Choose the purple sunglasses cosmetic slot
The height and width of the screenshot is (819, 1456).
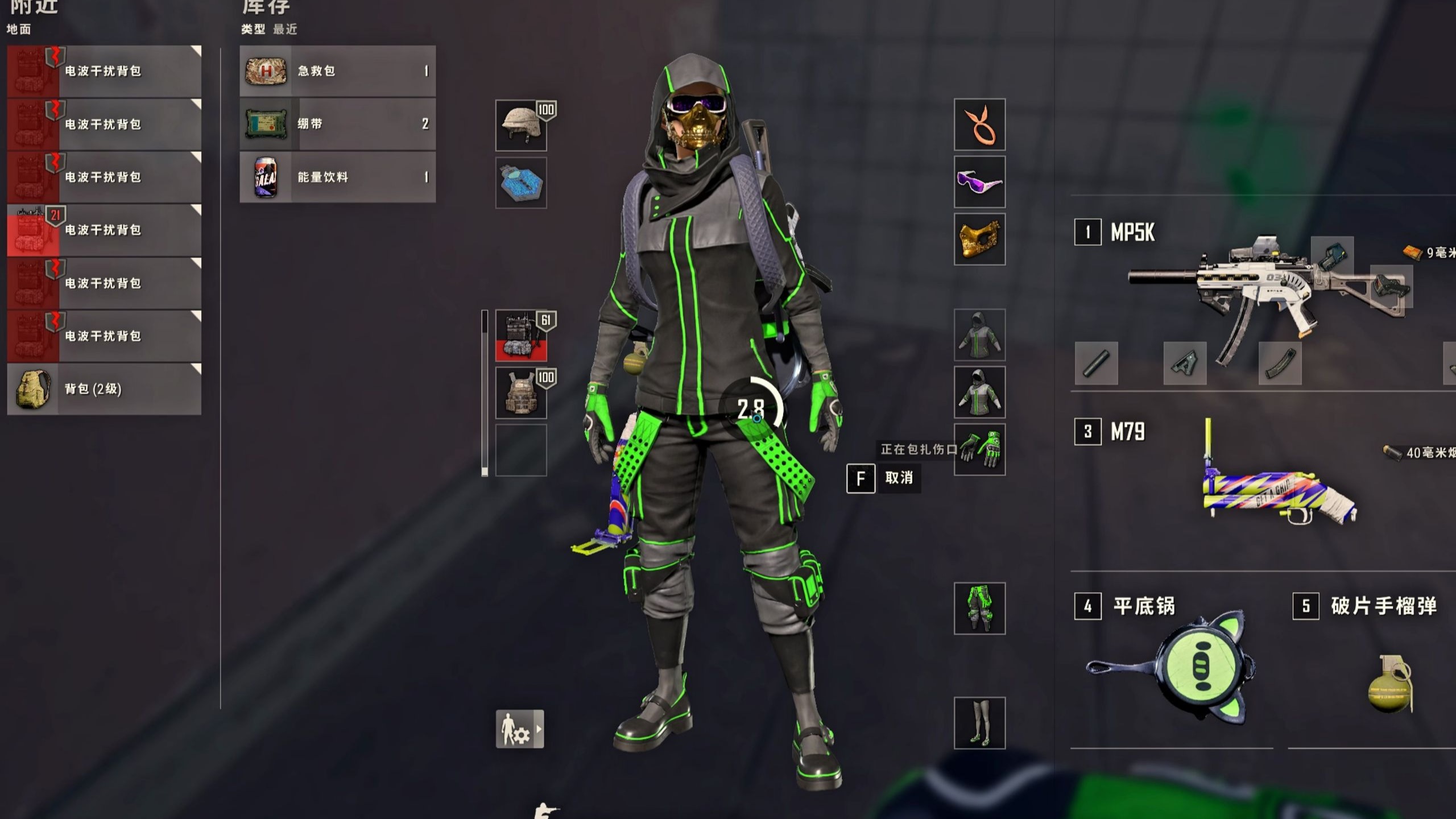coord(979,182)
